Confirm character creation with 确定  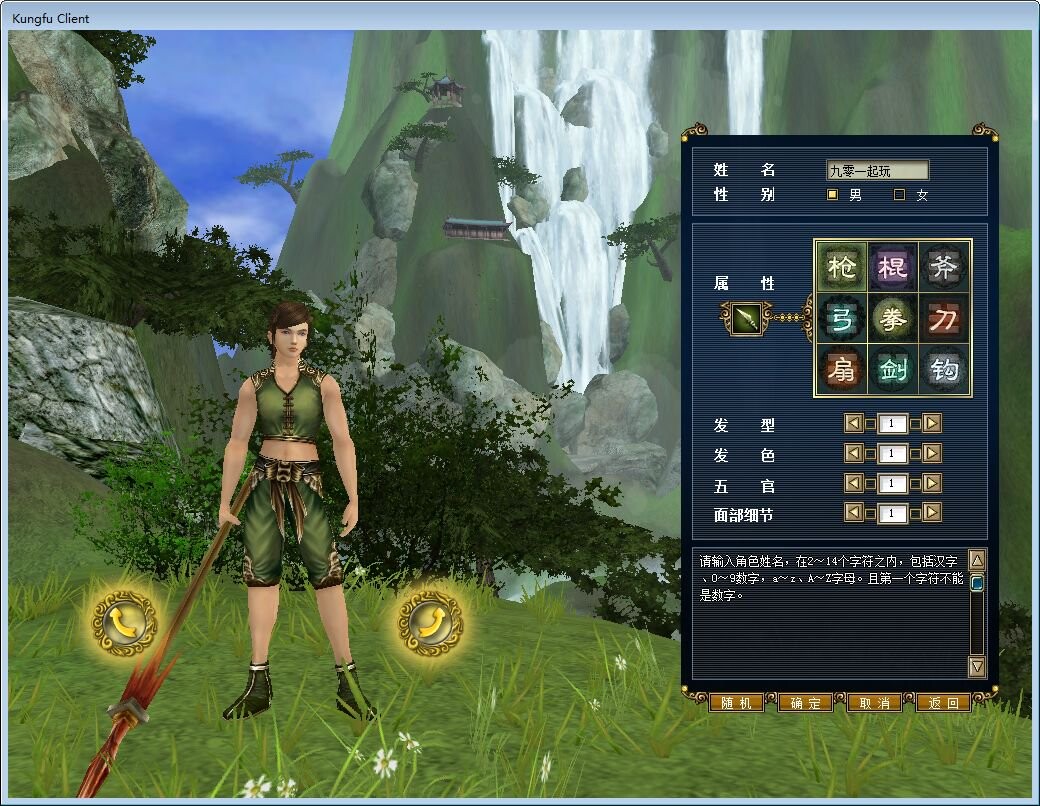pos(805,703)
